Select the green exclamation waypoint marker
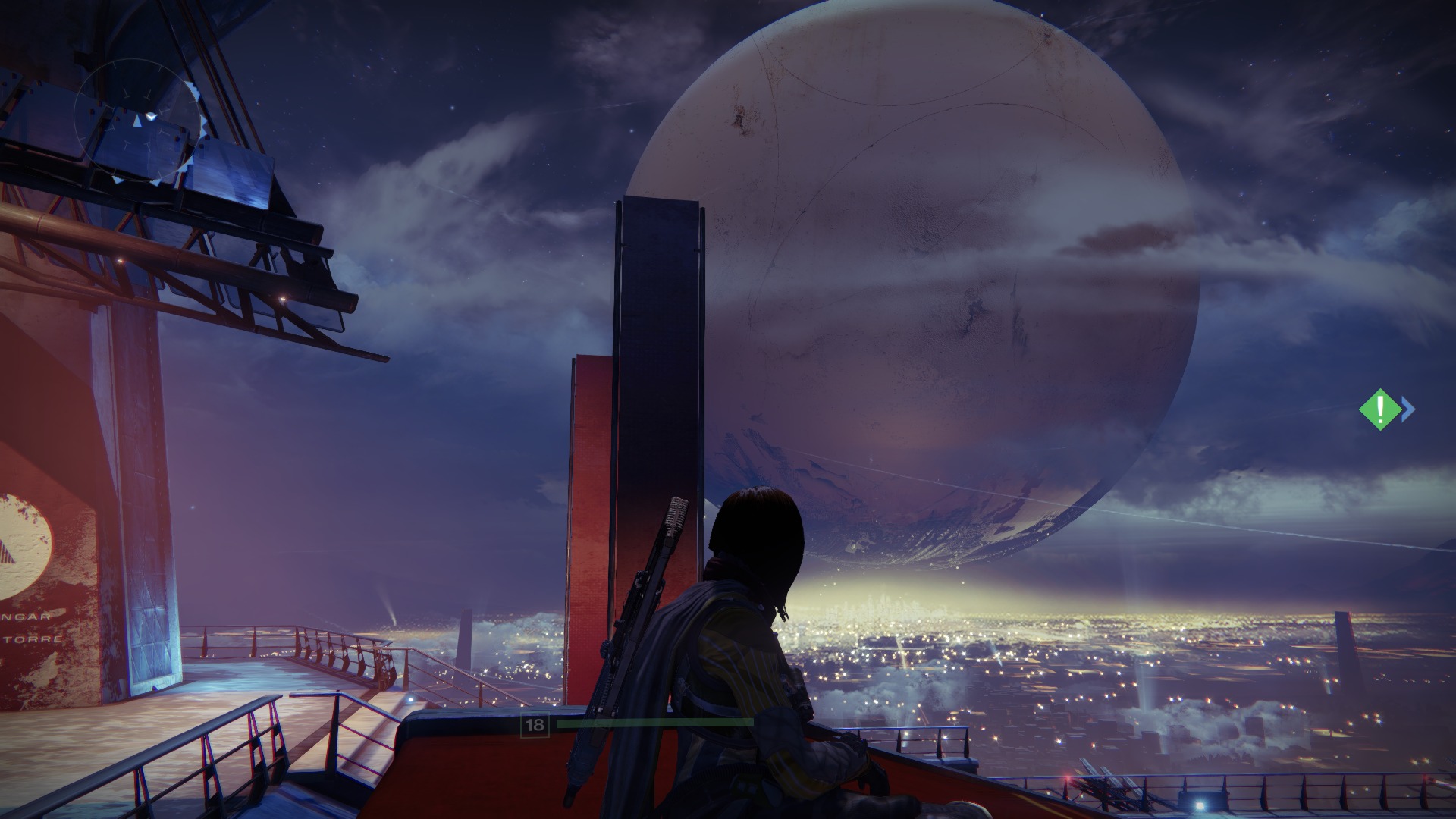The height and width of the screenshot is (819, 1456). [1380, 409]
